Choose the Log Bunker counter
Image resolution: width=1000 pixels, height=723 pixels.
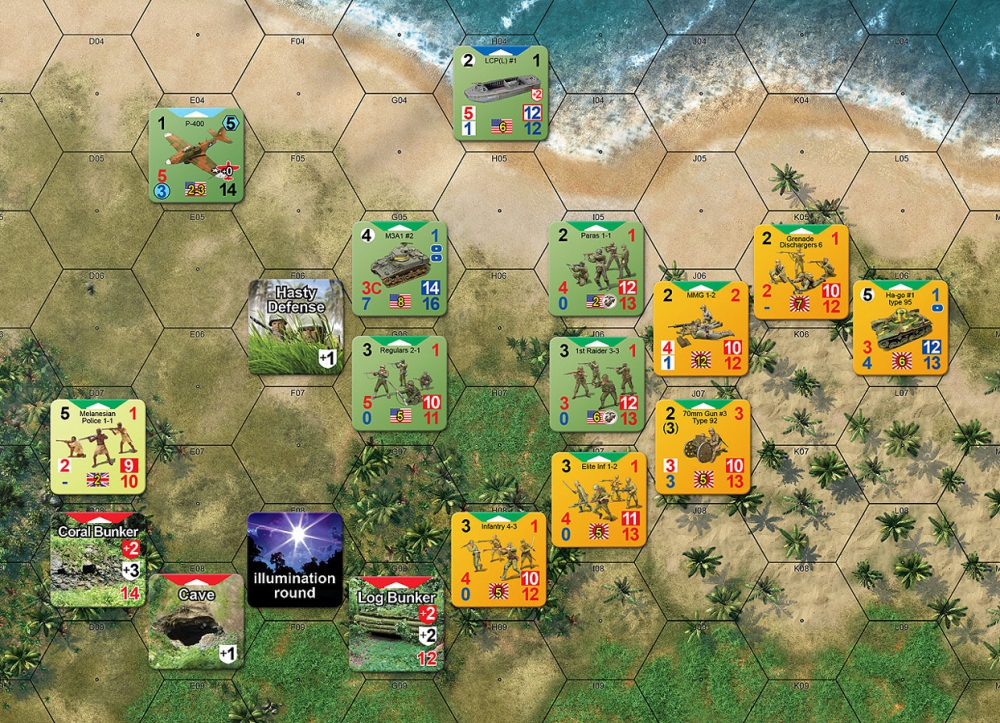[397, 623]
